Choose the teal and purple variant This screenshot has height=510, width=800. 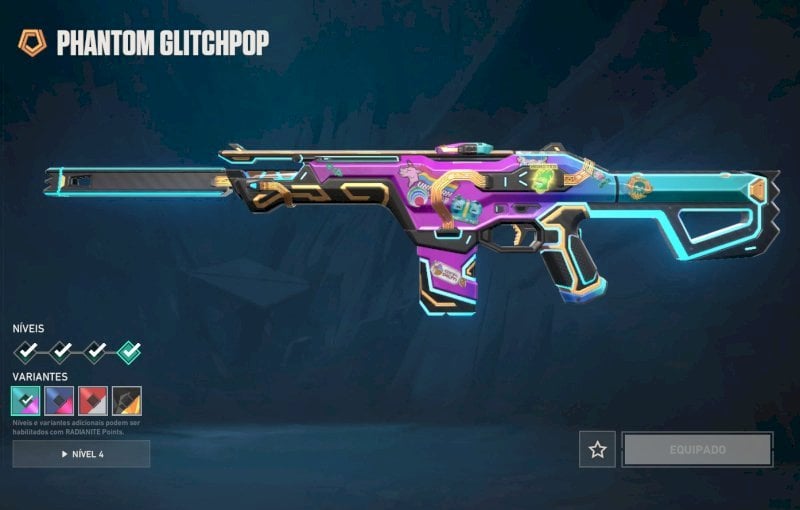tap(26, 400)
